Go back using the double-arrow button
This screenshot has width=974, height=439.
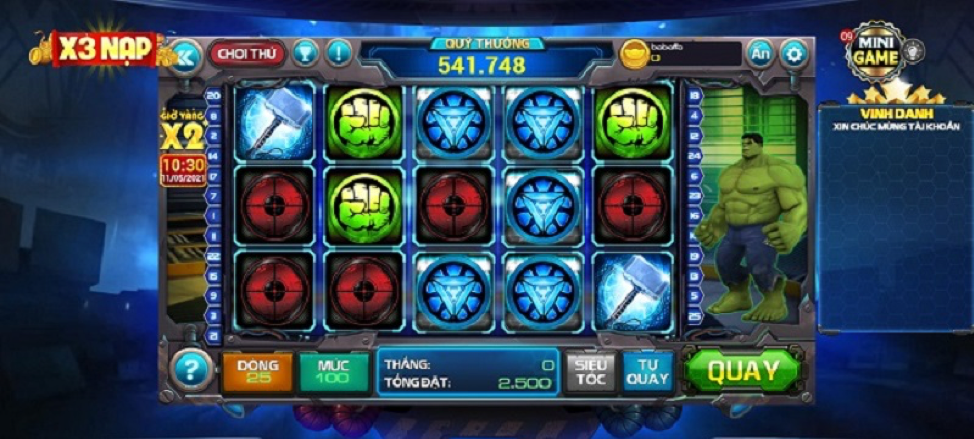click(186, 53)
